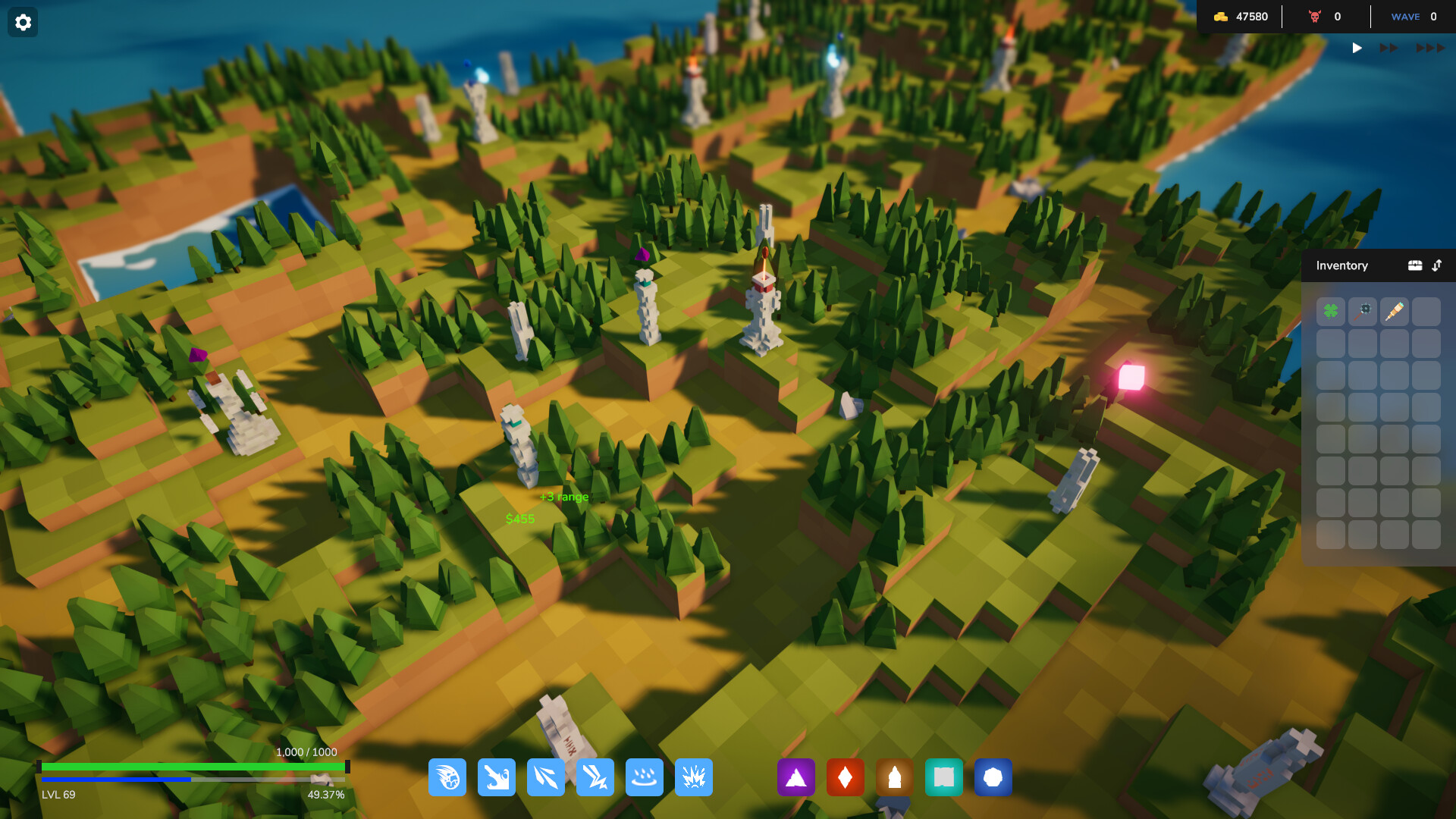Select the orange tower build icon
The image size is (1456, 819).
pyautogui.click(x=894, y=777)
